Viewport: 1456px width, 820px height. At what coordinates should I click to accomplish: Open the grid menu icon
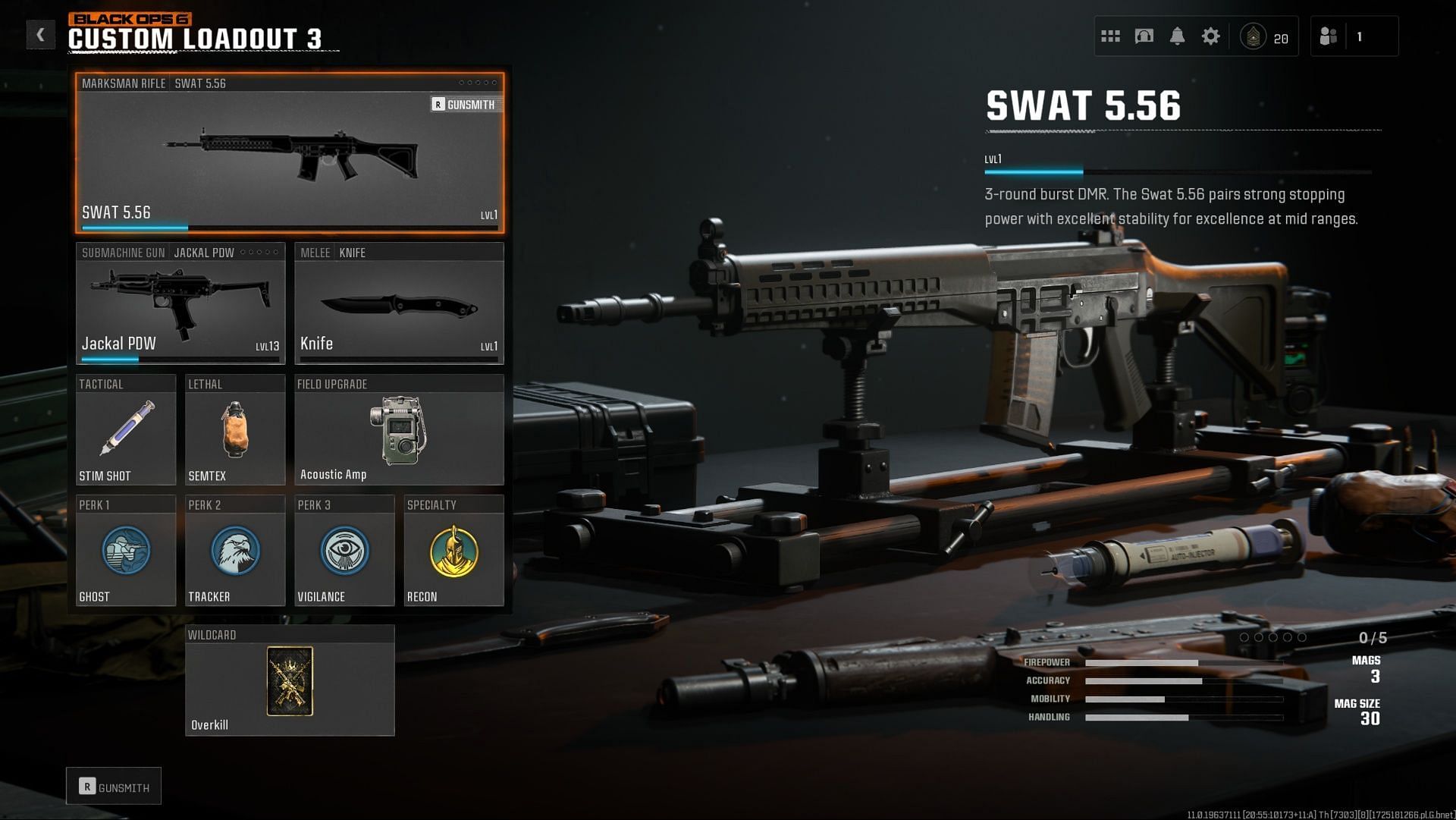[1110, 36]
